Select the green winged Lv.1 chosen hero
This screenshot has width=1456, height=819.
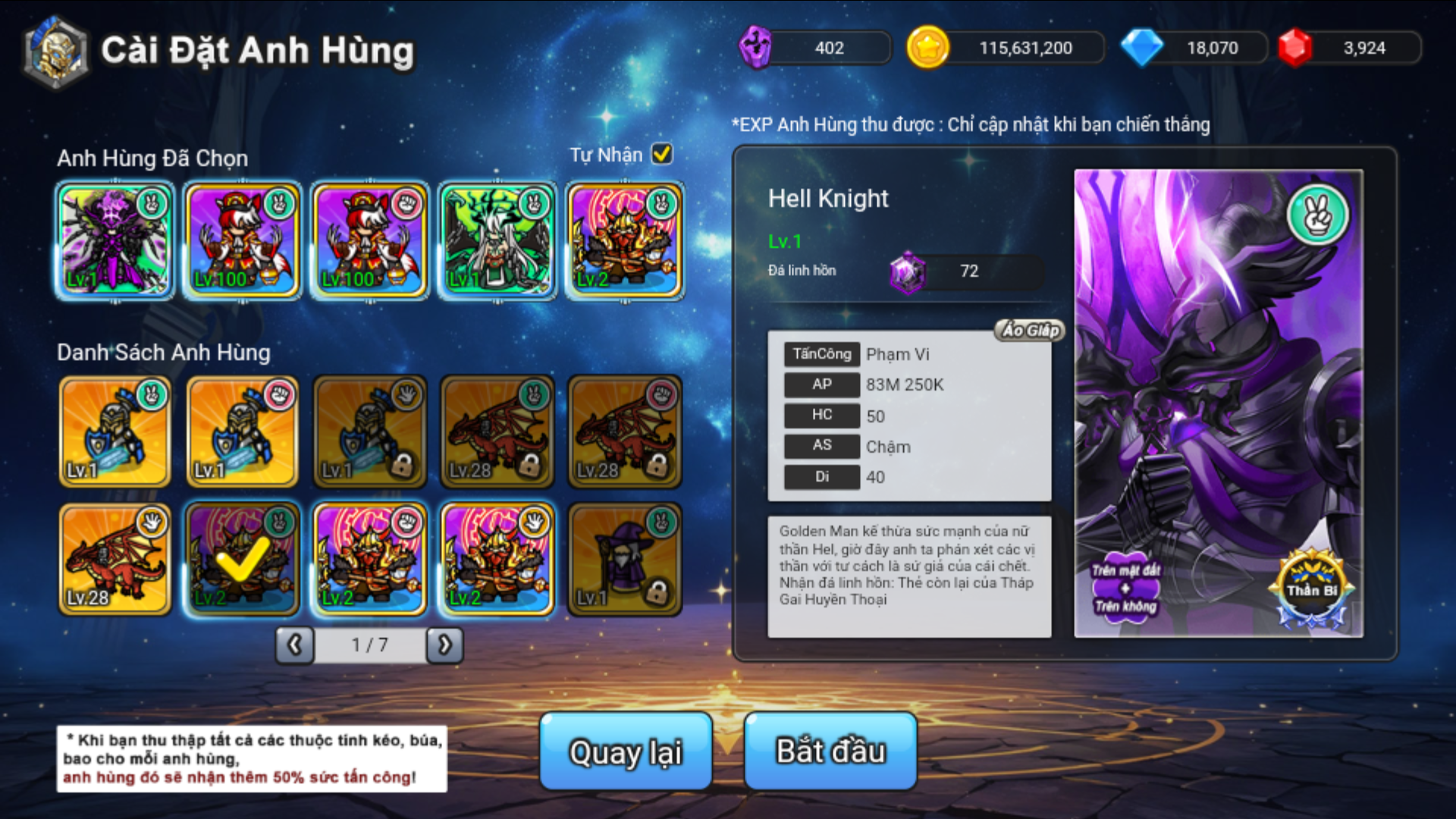497,240
